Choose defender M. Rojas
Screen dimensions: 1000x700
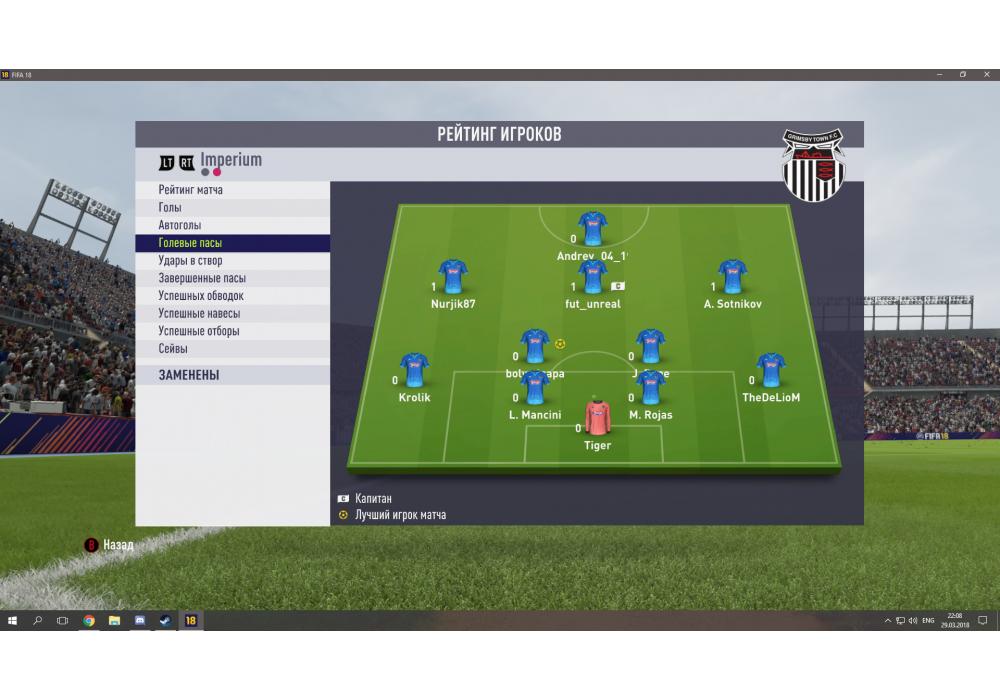[651, 389]
